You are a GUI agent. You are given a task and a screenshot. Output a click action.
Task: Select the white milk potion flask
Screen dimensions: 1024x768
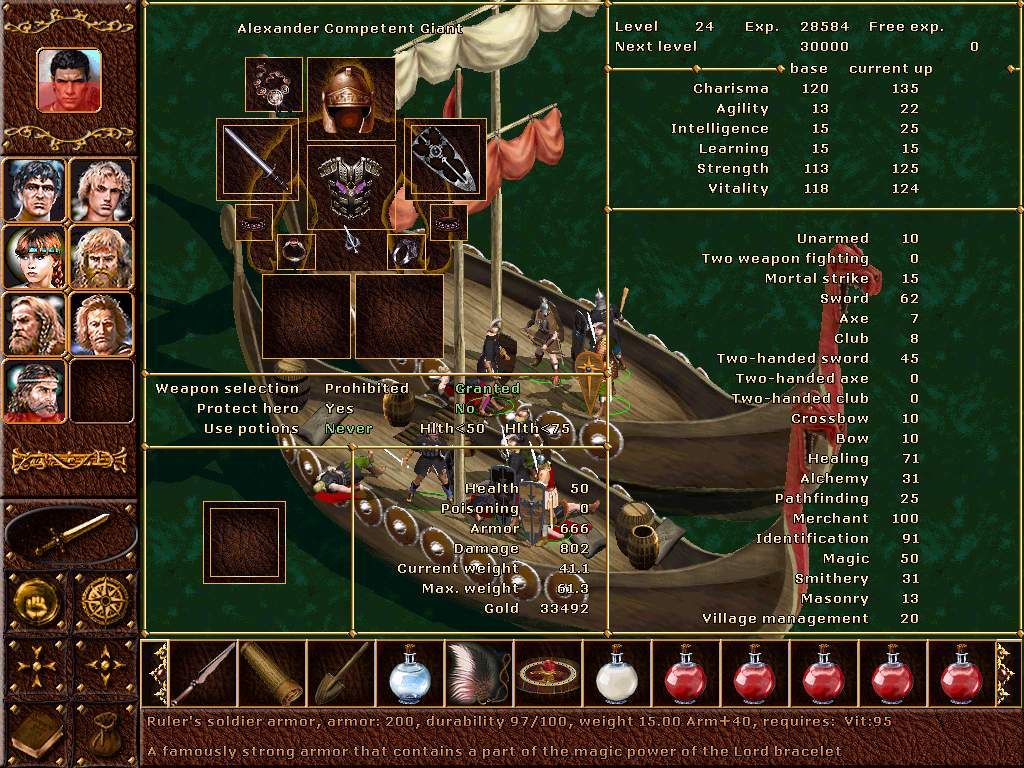[x=616, y=674]
